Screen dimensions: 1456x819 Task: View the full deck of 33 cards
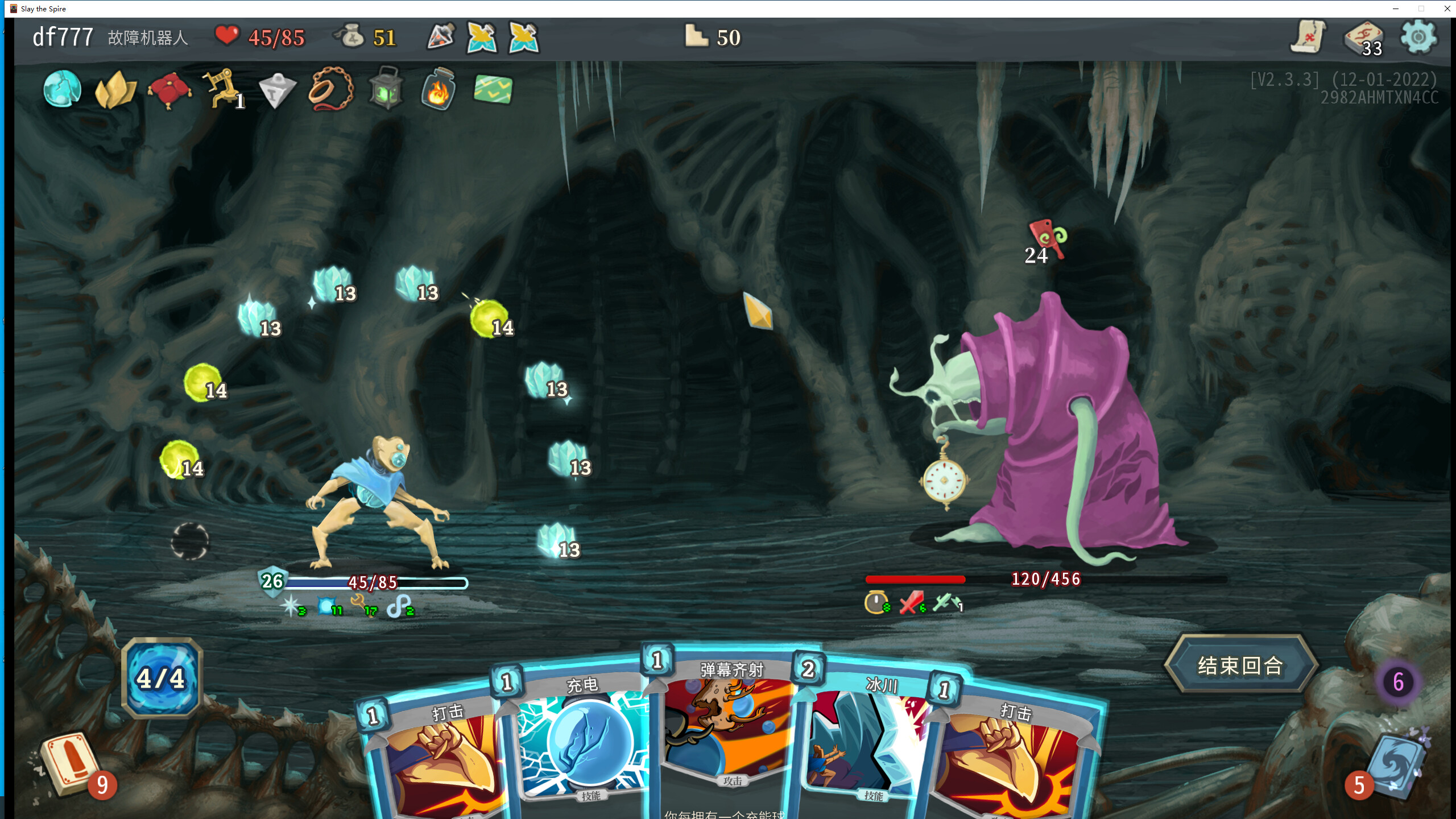tap(1364, 39)
